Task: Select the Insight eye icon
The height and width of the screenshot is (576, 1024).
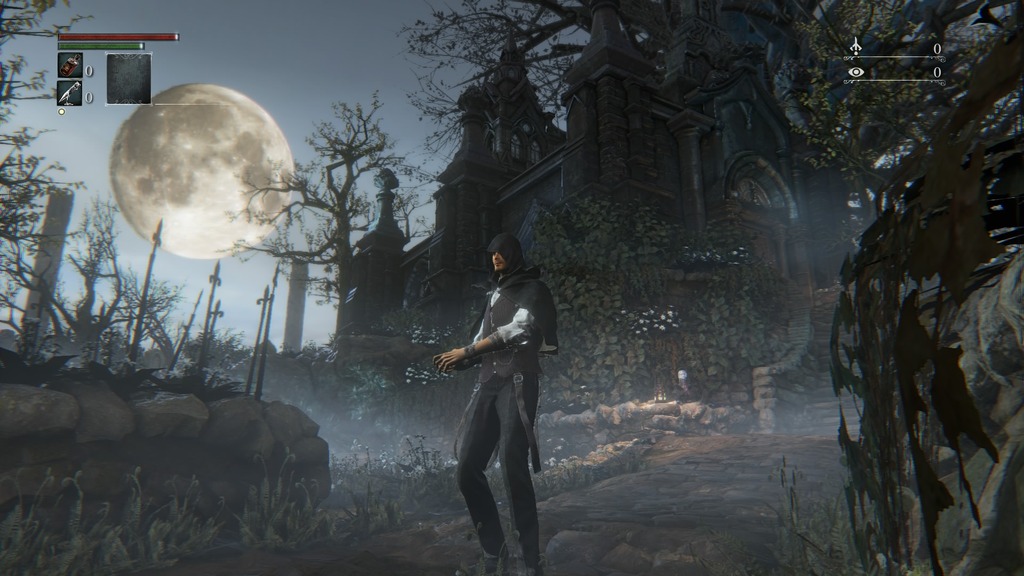Action: click(x=855, y=72)
